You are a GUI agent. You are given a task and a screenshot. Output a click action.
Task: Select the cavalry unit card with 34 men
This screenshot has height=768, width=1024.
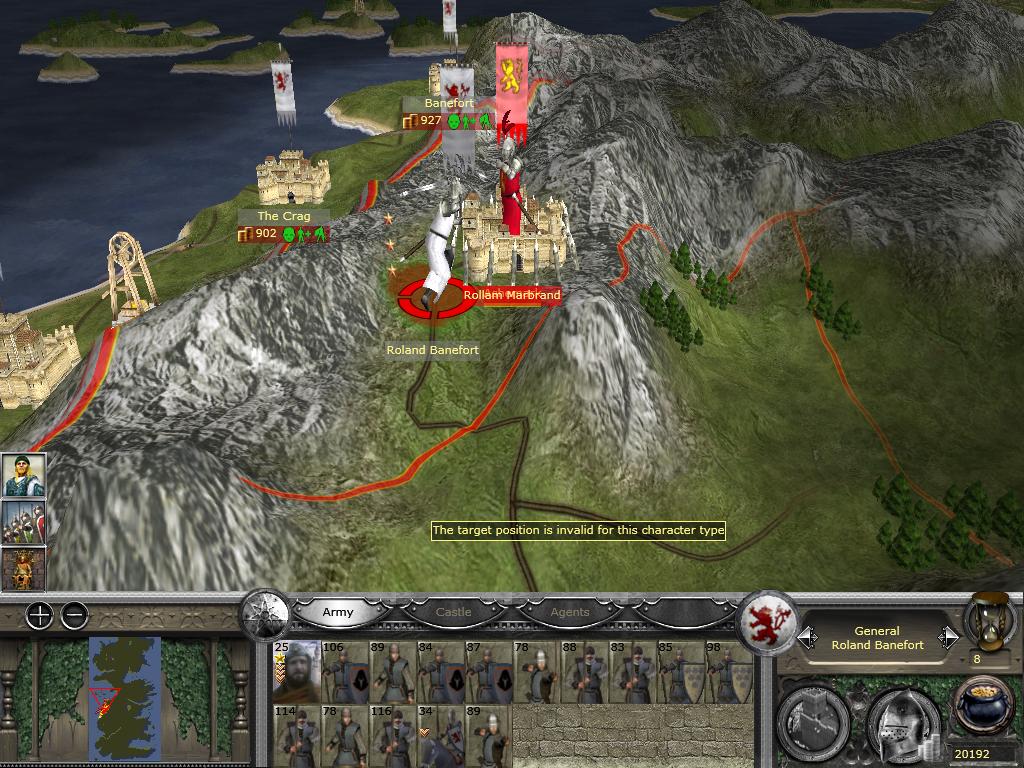click(439, 735)
